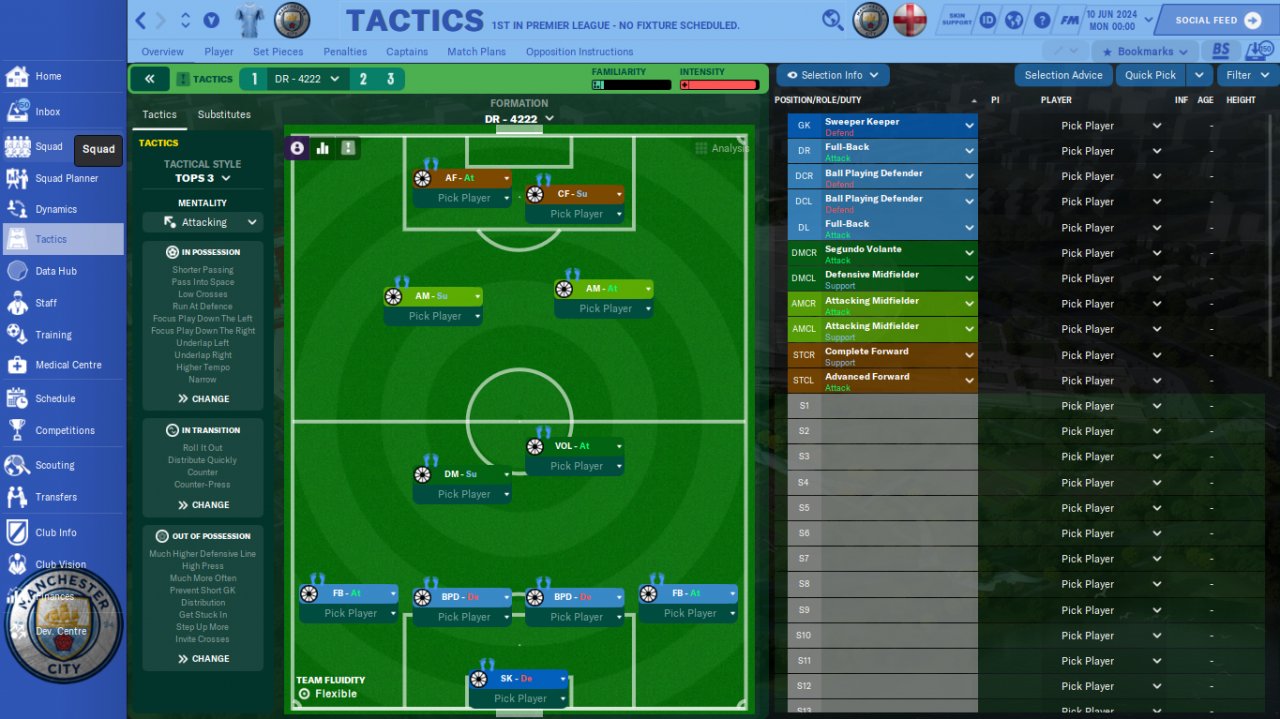
Task: Change the Out of Possession instructions
Action: 203,659
